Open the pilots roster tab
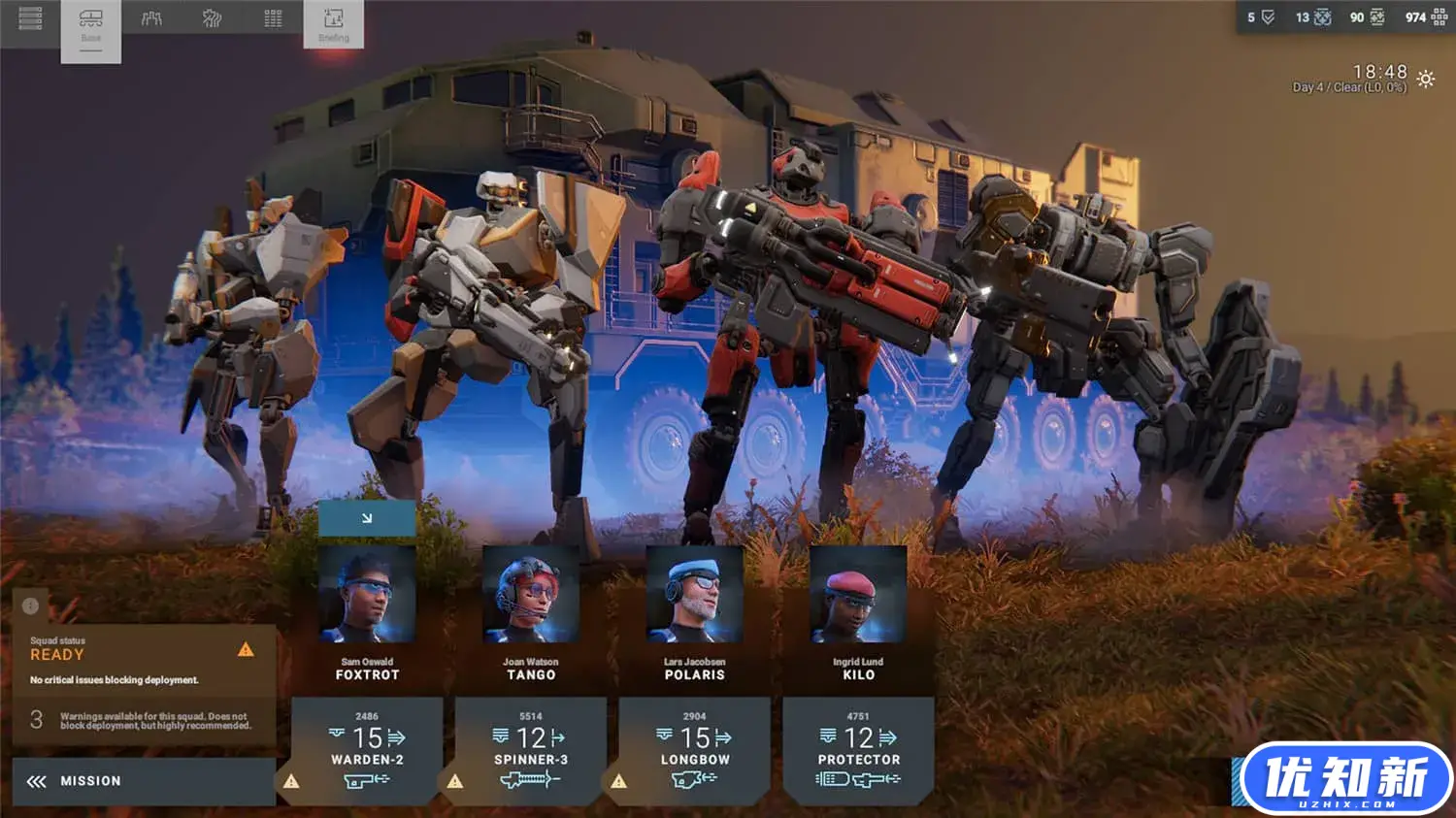1456x818 pixels. (151, 18)
